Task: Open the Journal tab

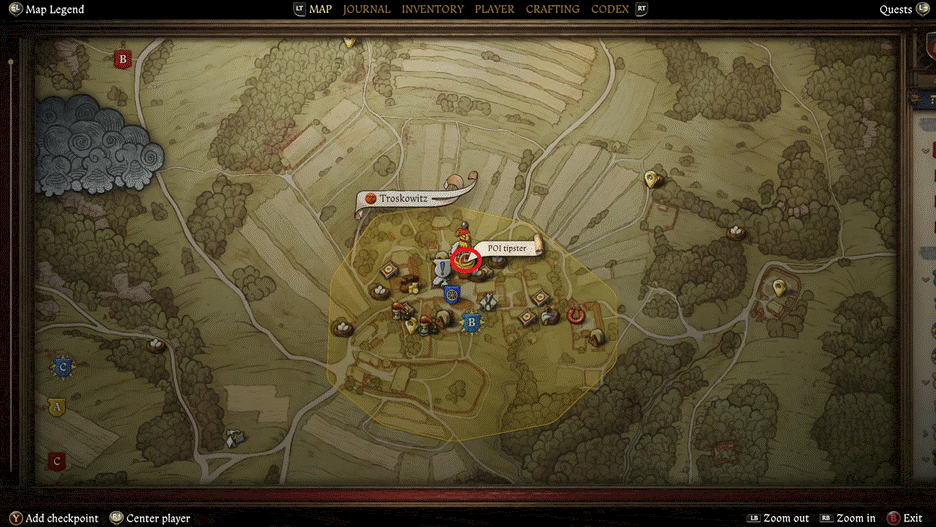Action: pos(366,9)
